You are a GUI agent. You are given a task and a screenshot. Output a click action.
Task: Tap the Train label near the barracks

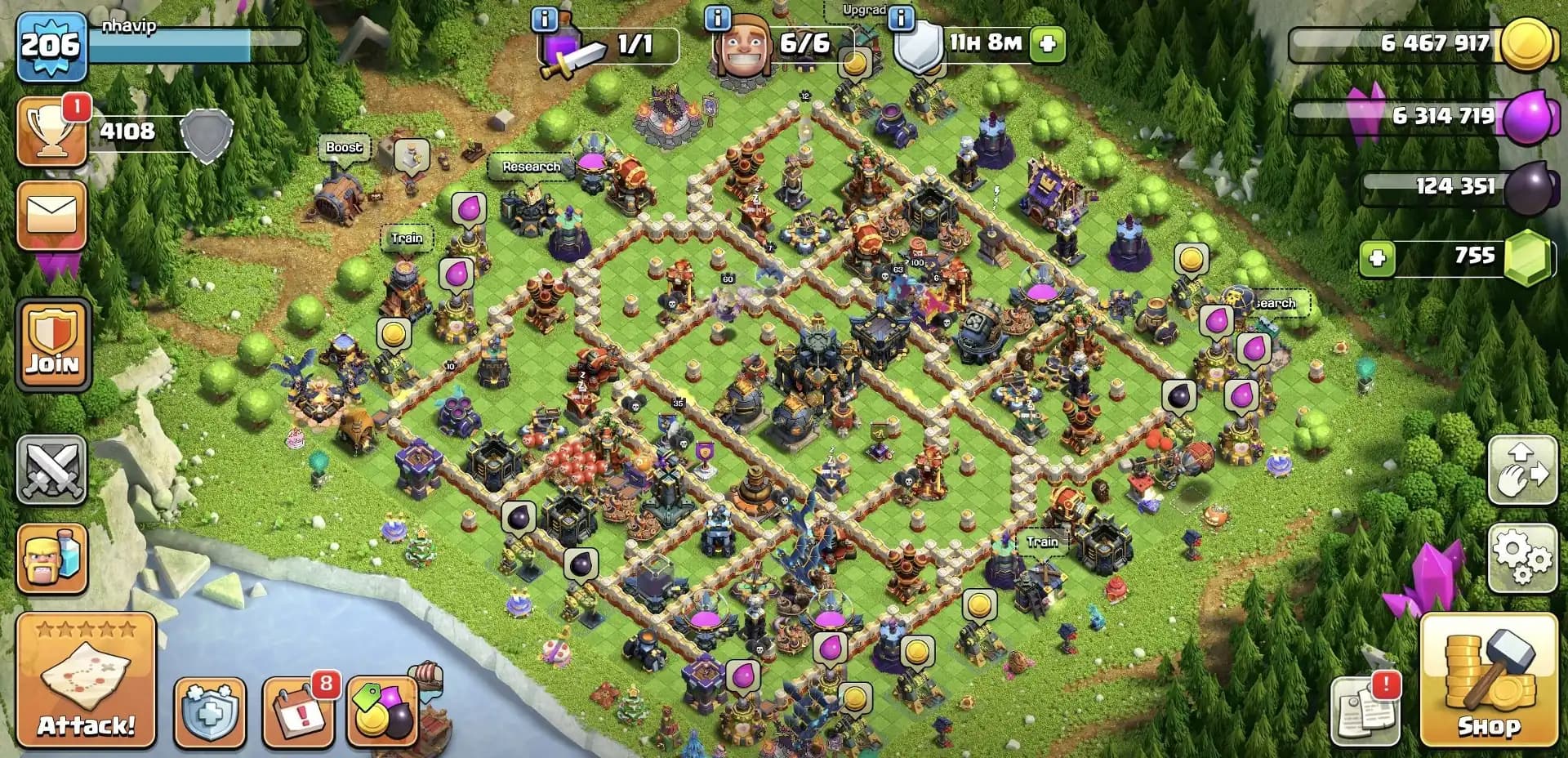coord(407,238)
